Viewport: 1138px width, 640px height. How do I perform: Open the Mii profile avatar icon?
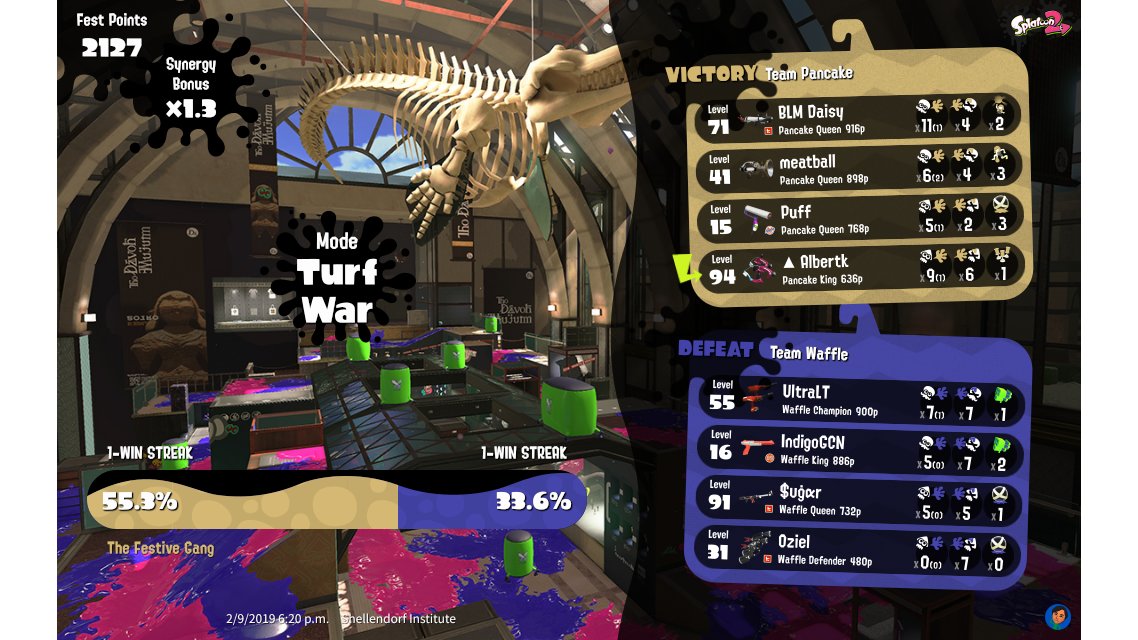pyautogui.click(x=1058, y=615)
